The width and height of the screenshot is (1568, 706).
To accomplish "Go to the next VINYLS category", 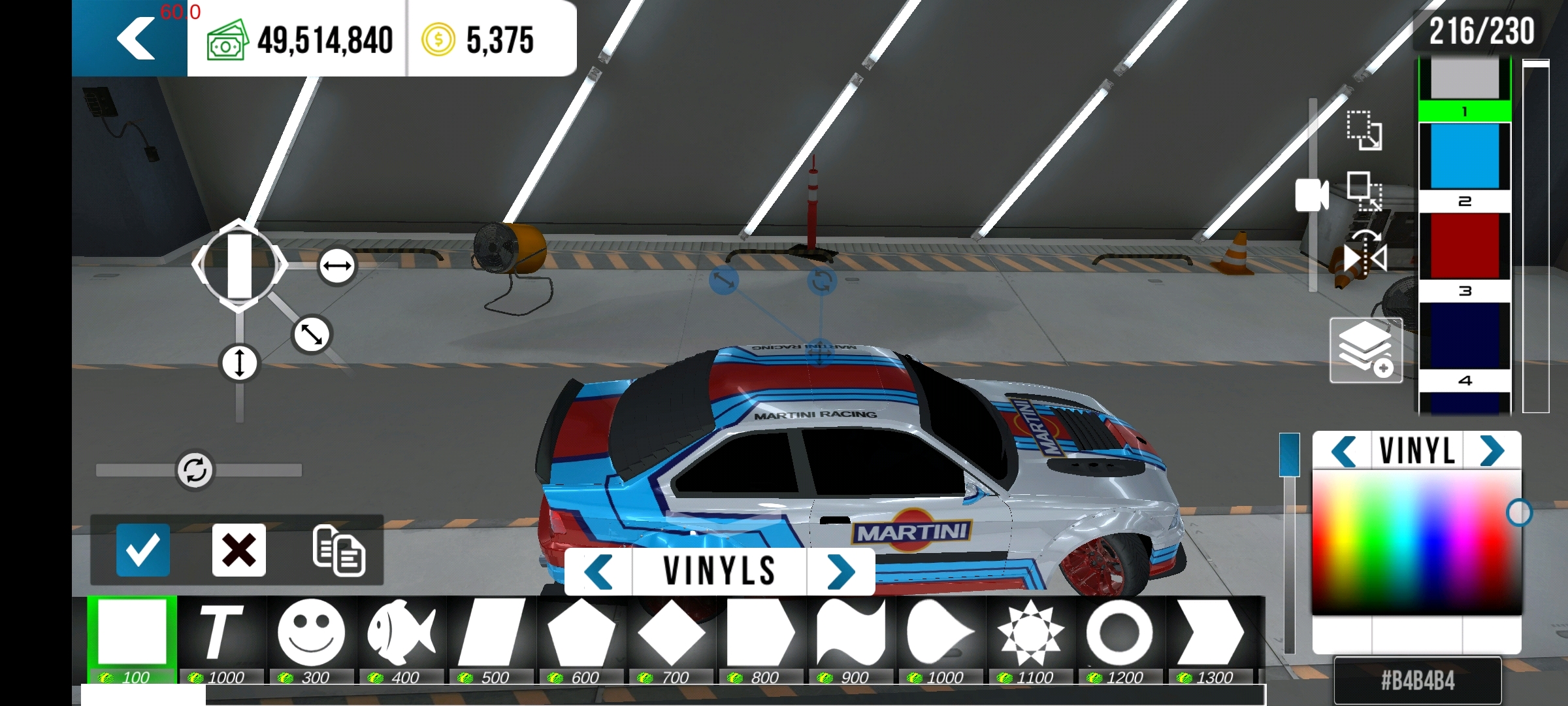I will pyautogui.click(x=841, y=572).
